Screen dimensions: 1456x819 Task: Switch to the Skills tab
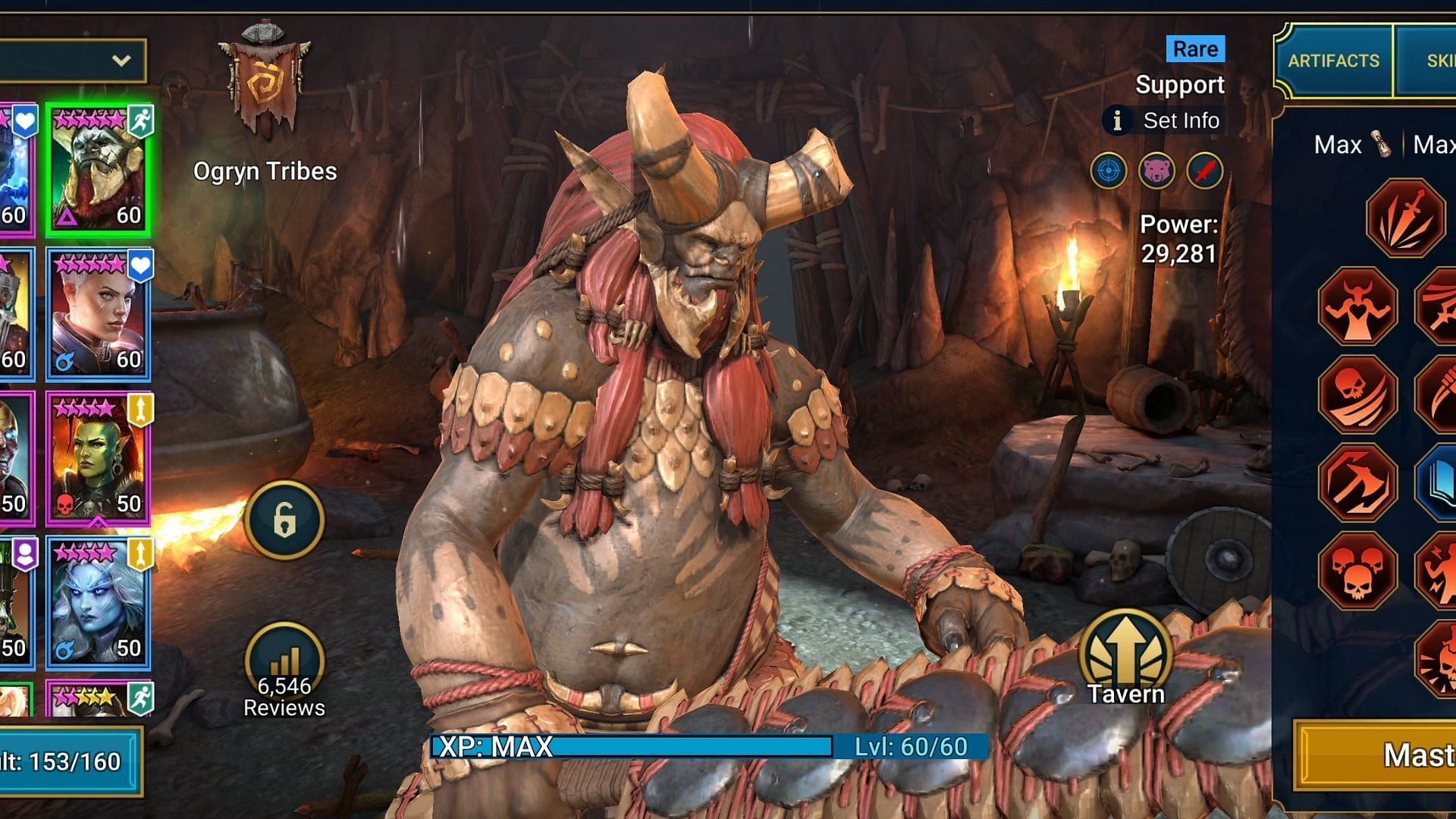(x=1429, y=61)
